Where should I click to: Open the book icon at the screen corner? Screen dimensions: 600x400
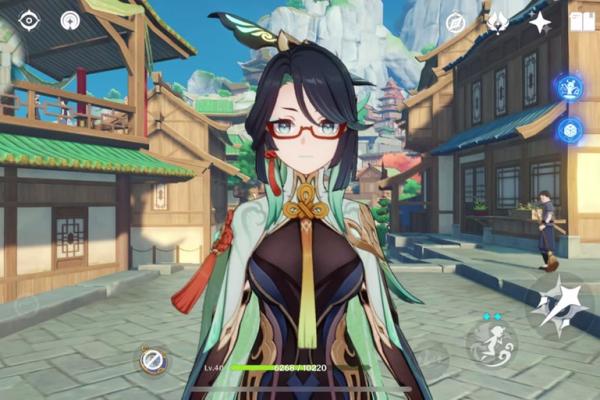[x=581, y=21]
